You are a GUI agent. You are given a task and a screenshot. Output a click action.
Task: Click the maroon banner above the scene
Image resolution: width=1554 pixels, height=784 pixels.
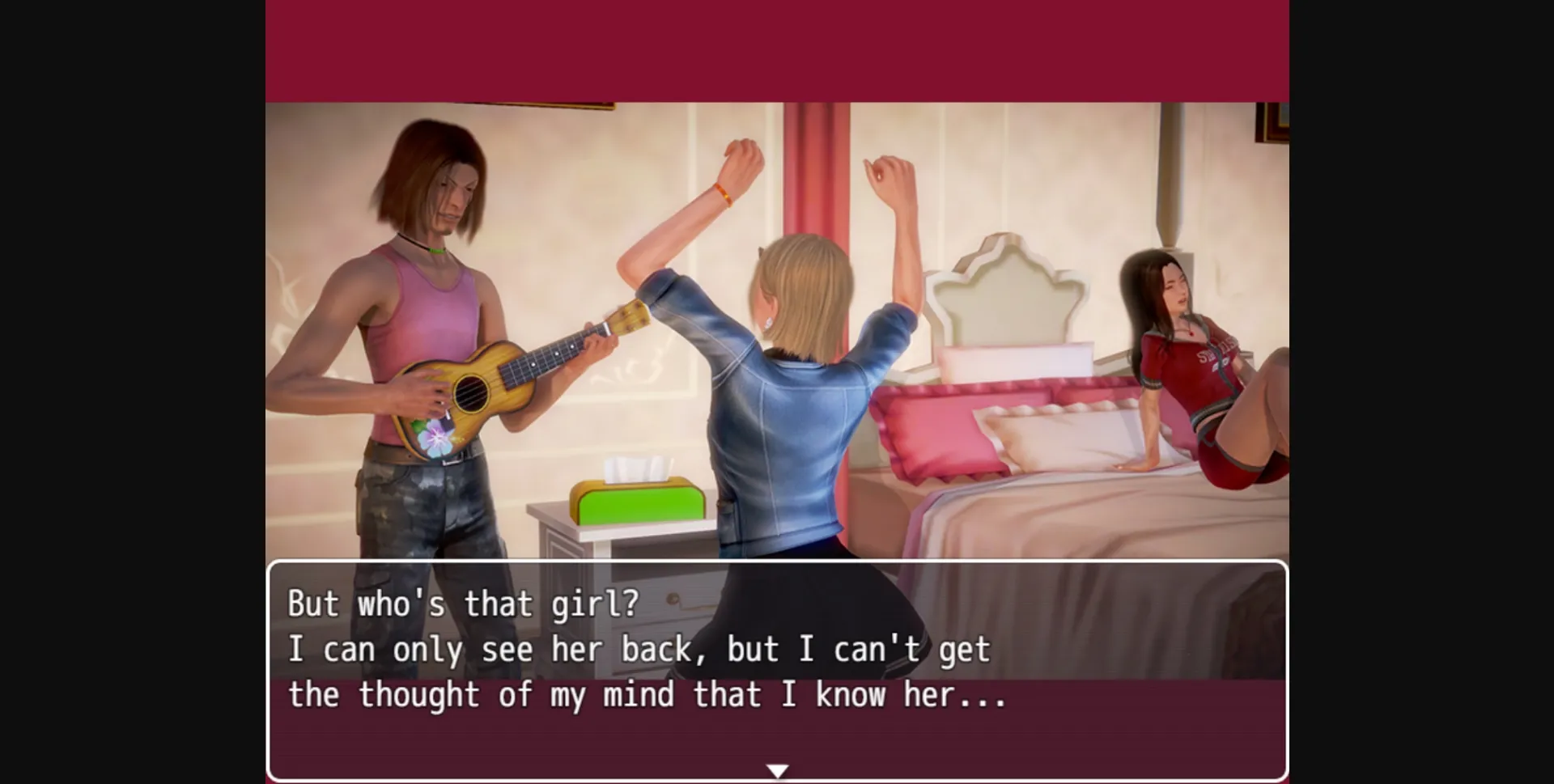(x=777, y=49)
